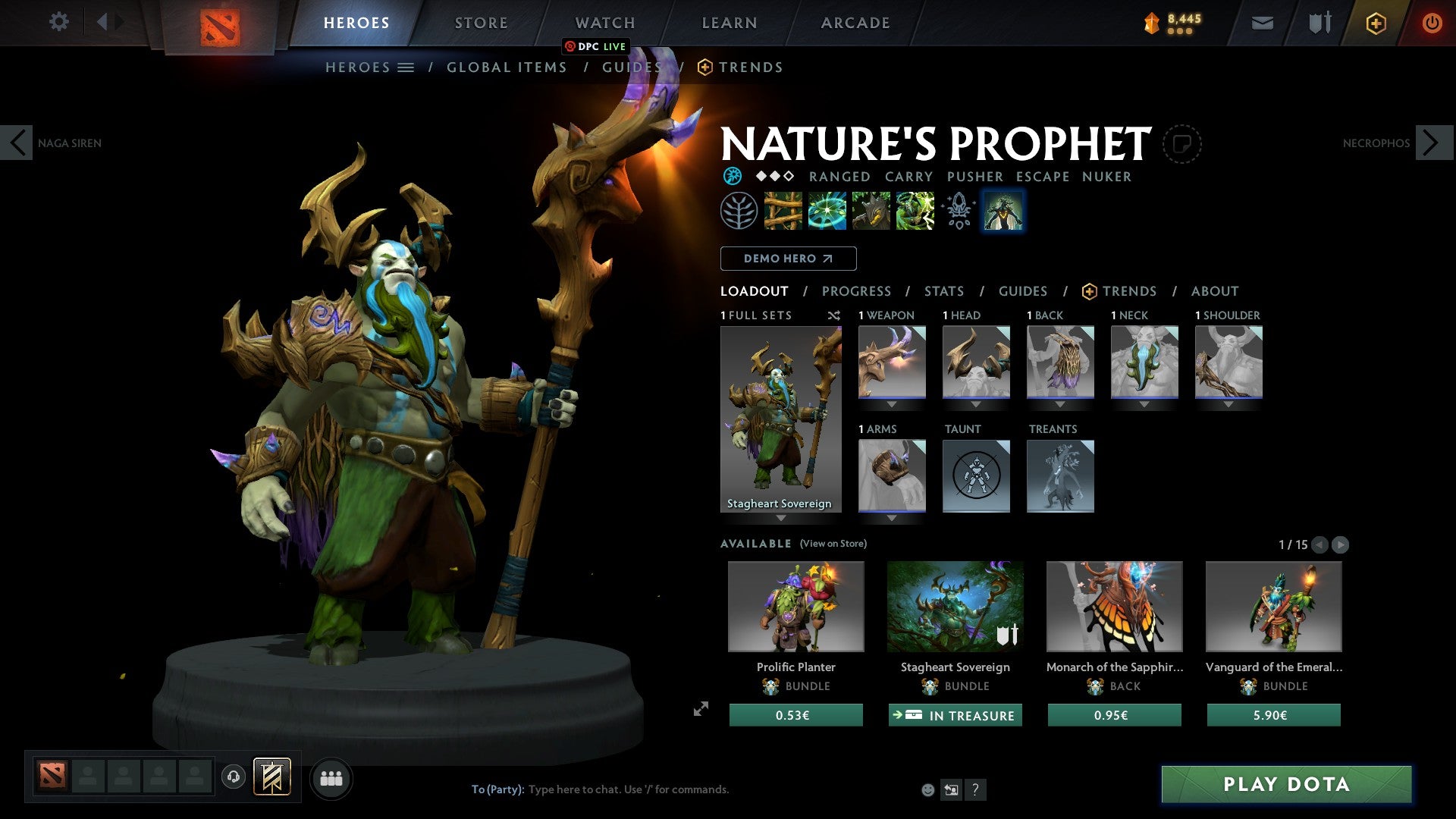1456x819 pixels.
Task: Click the settings gear icon top left
Action: click(58, 22)
